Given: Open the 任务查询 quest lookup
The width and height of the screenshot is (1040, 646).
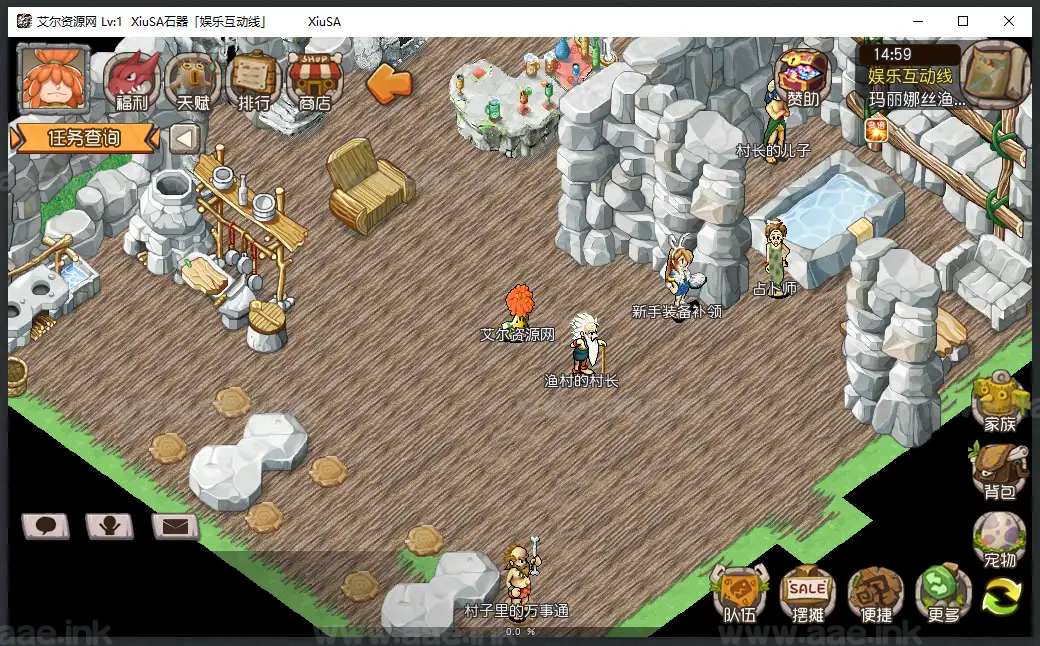Looking at the screenshot, I should coord(84,138).
